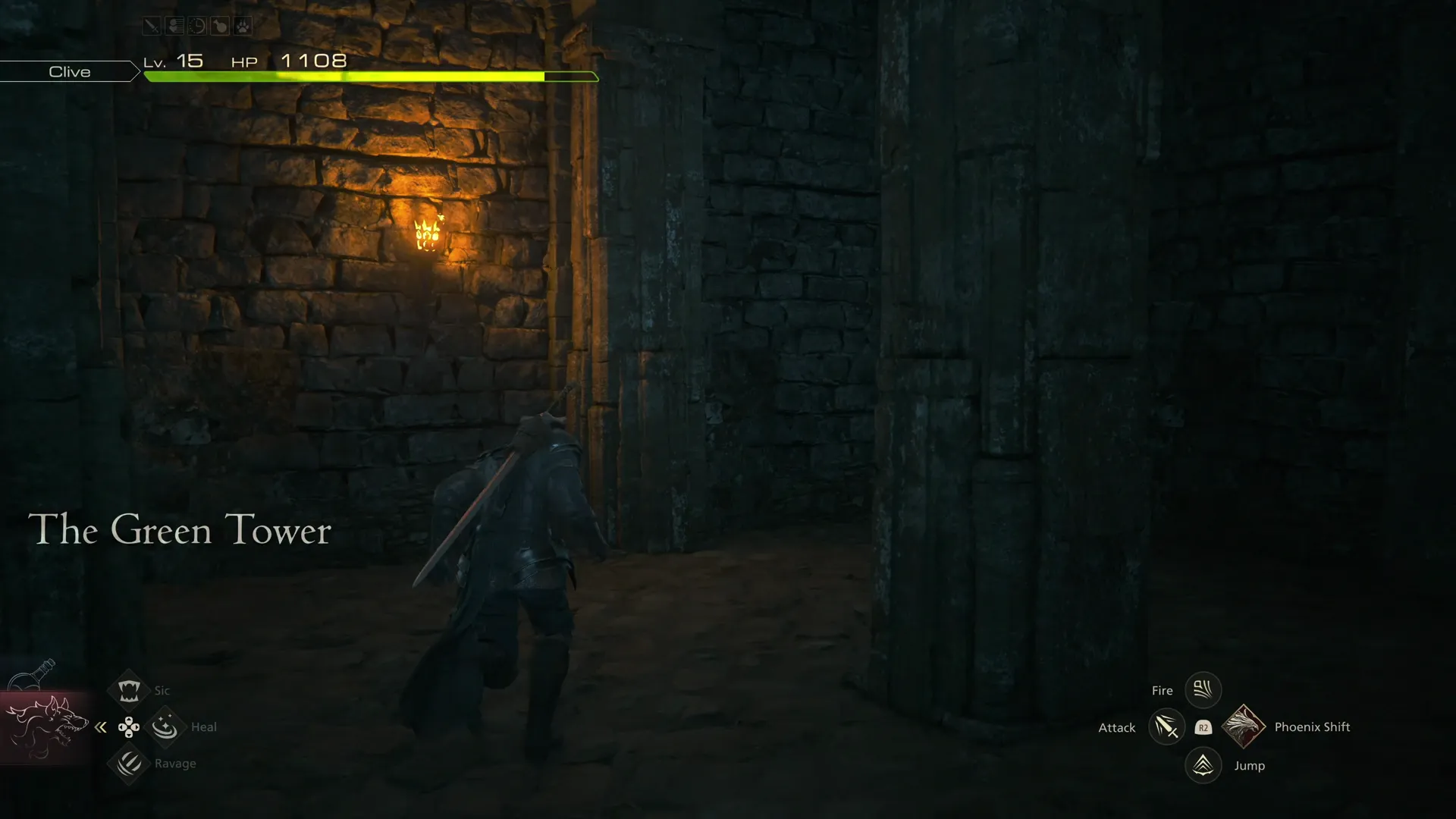Screen dimensions: 1456x819
Task: Click the HP value 1108 display
Action: click(x=312, y=61)
